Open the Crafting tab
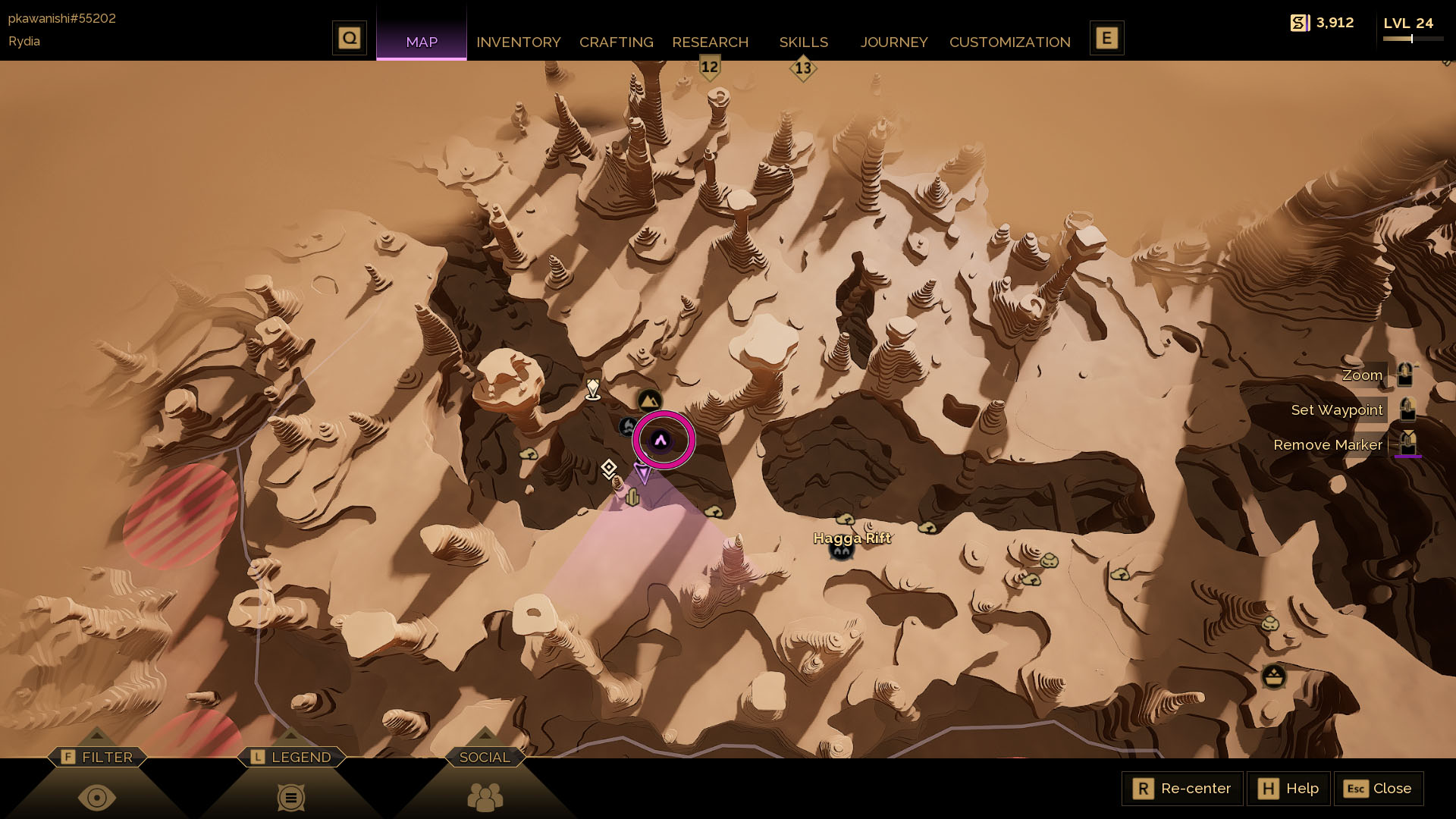1456x819 pixels. point(616,42)
